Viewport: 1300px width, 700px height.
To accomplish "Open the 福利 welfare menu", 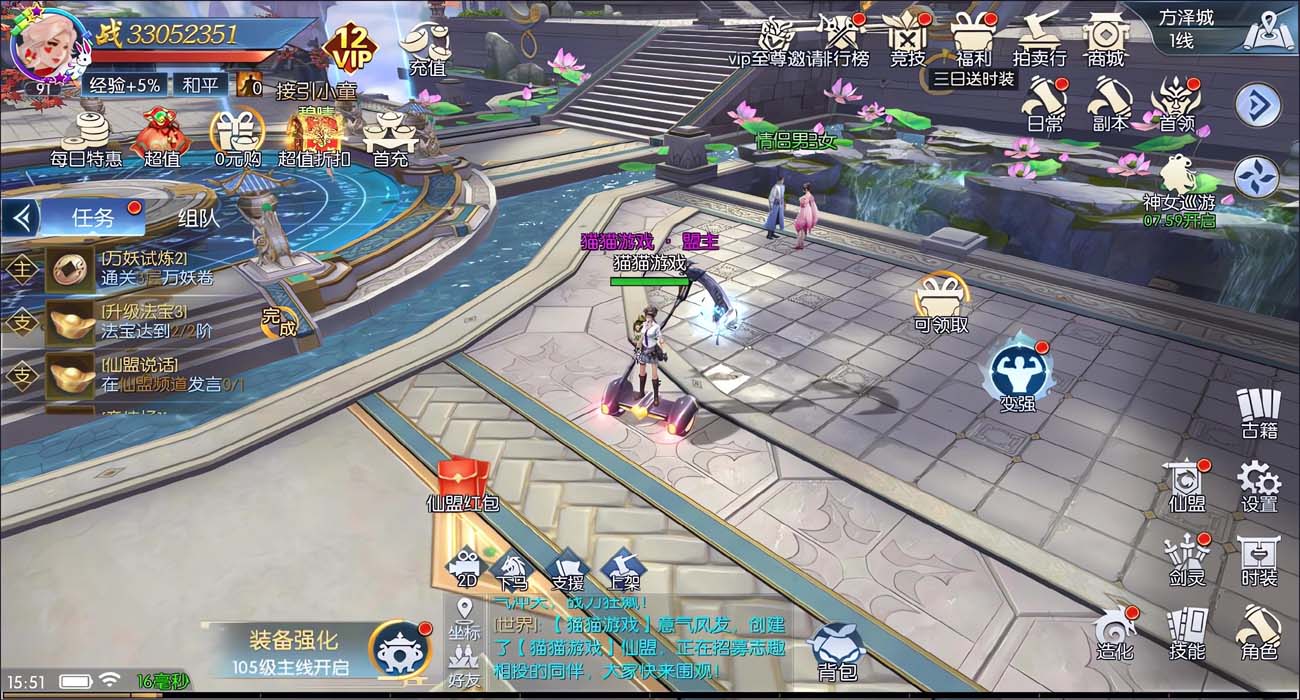I will click(x=972, y=38).
